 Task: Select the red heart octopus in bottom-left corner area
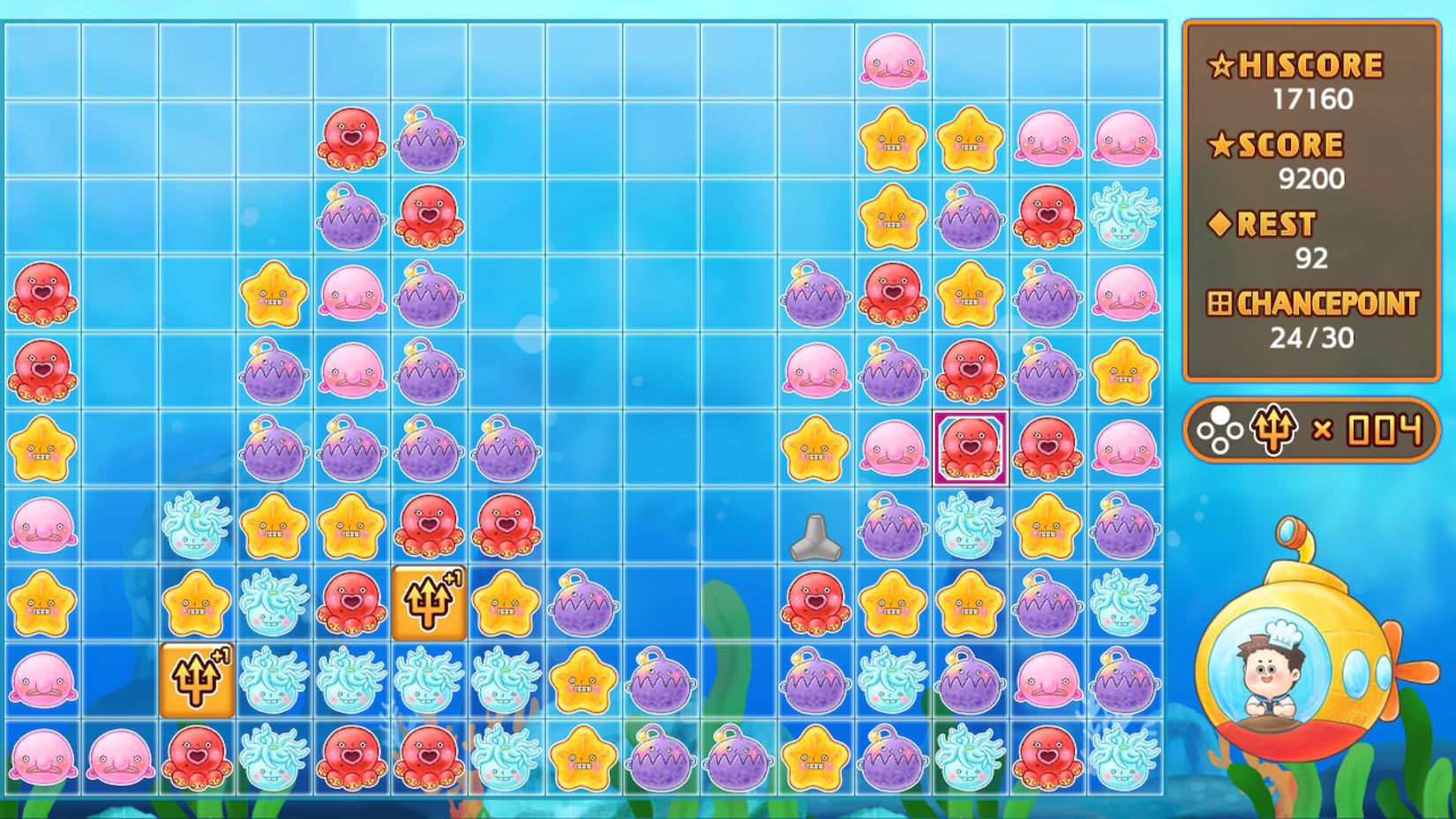point(197,757)
